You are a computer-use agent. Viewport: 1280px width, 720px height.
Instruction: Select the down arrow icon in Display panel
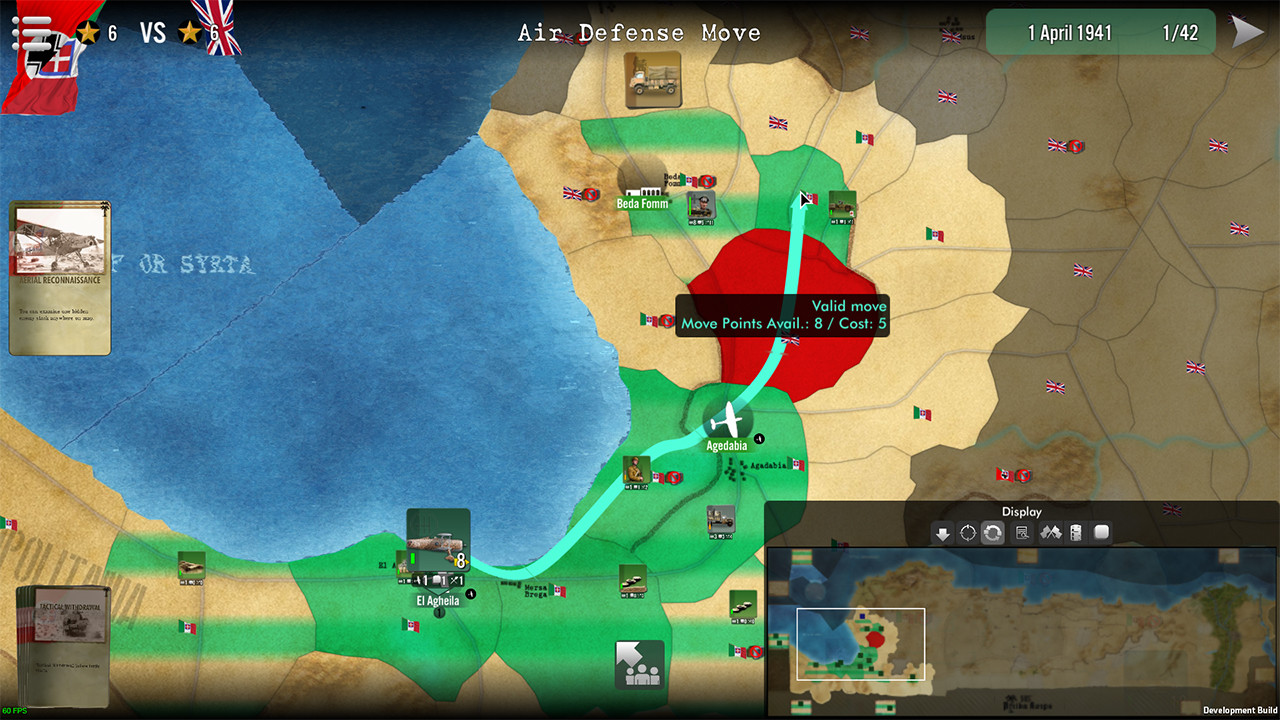[942, 533]
